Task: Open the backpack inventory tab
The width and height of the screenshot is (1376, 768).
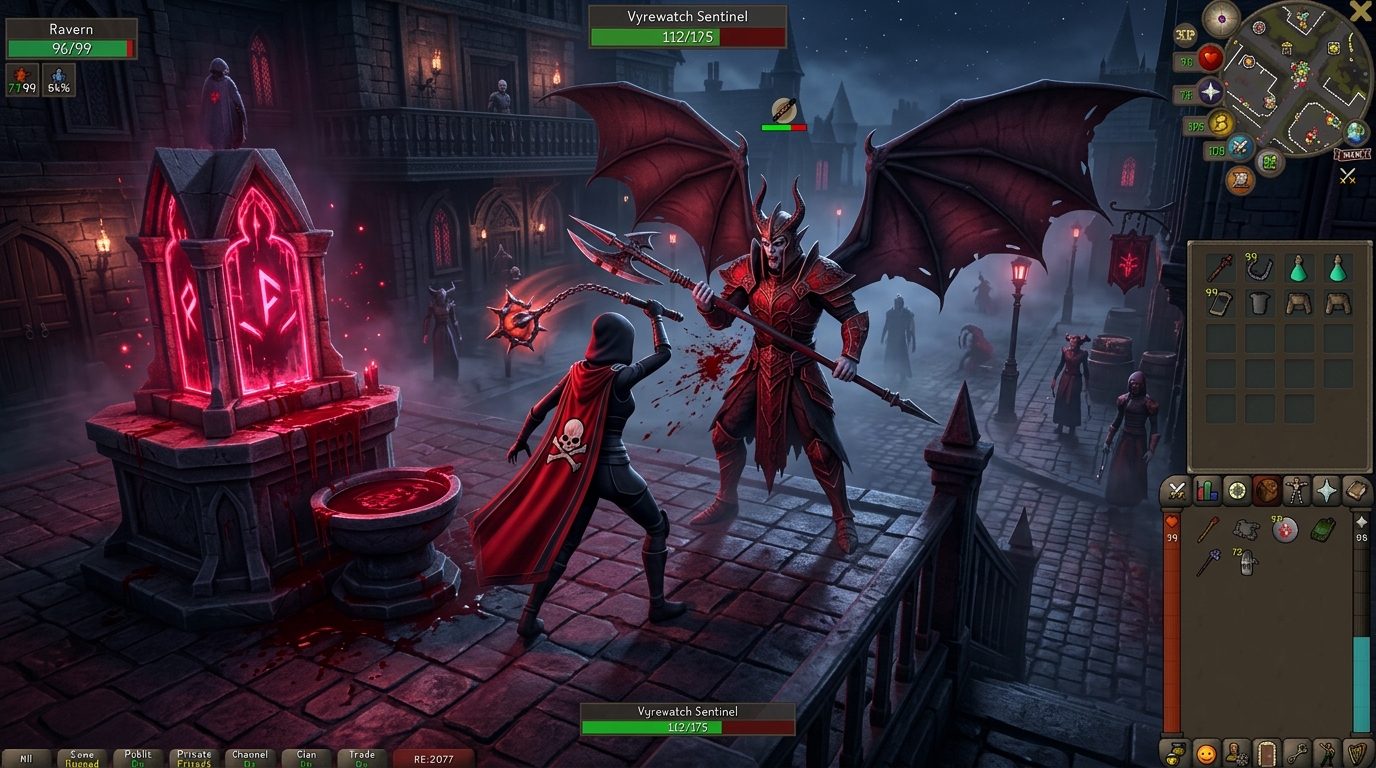Action: click(x=1267, y=491)
